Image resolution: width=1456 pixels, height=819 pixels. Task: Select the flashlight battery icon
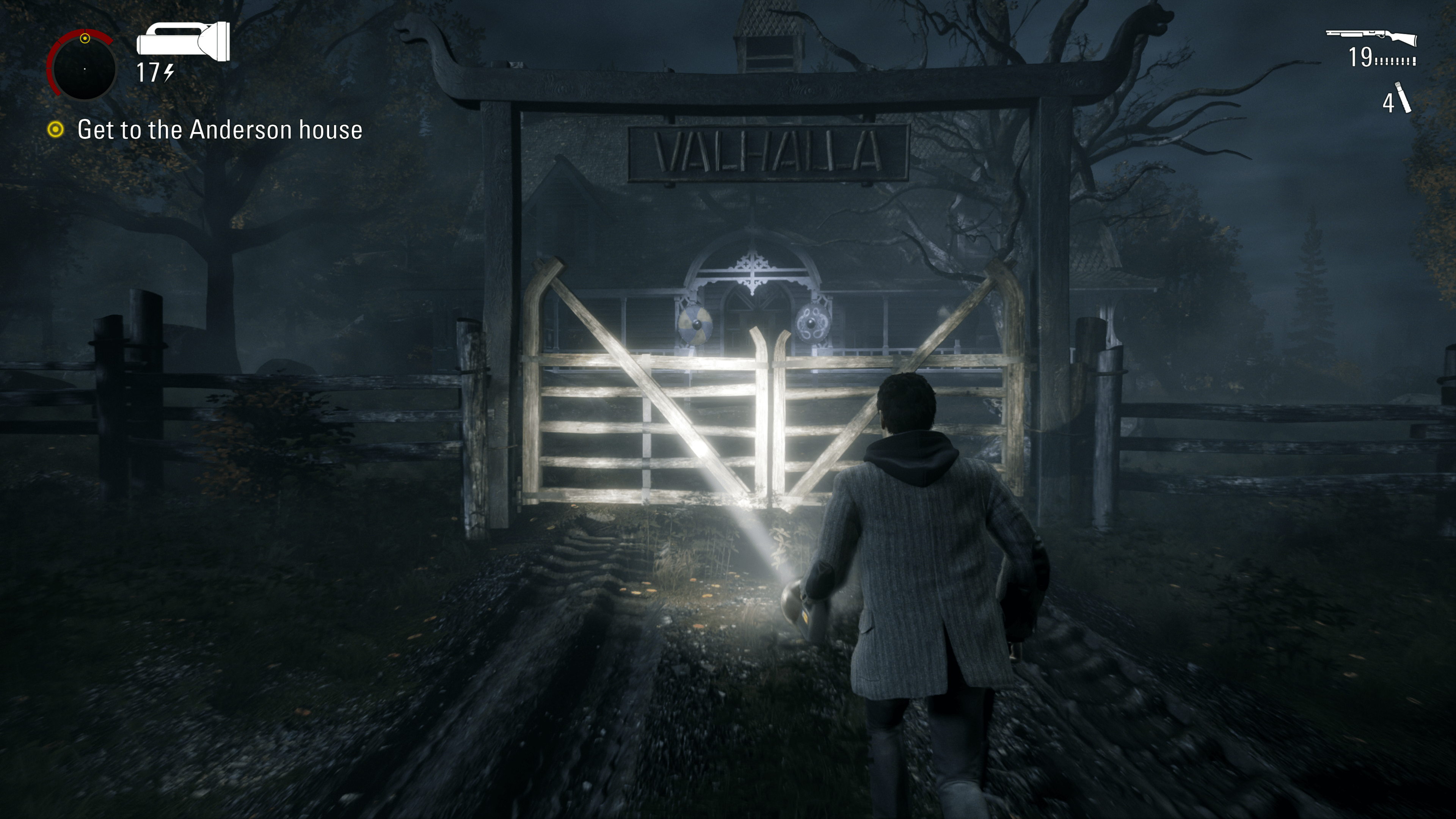(183, 41)
